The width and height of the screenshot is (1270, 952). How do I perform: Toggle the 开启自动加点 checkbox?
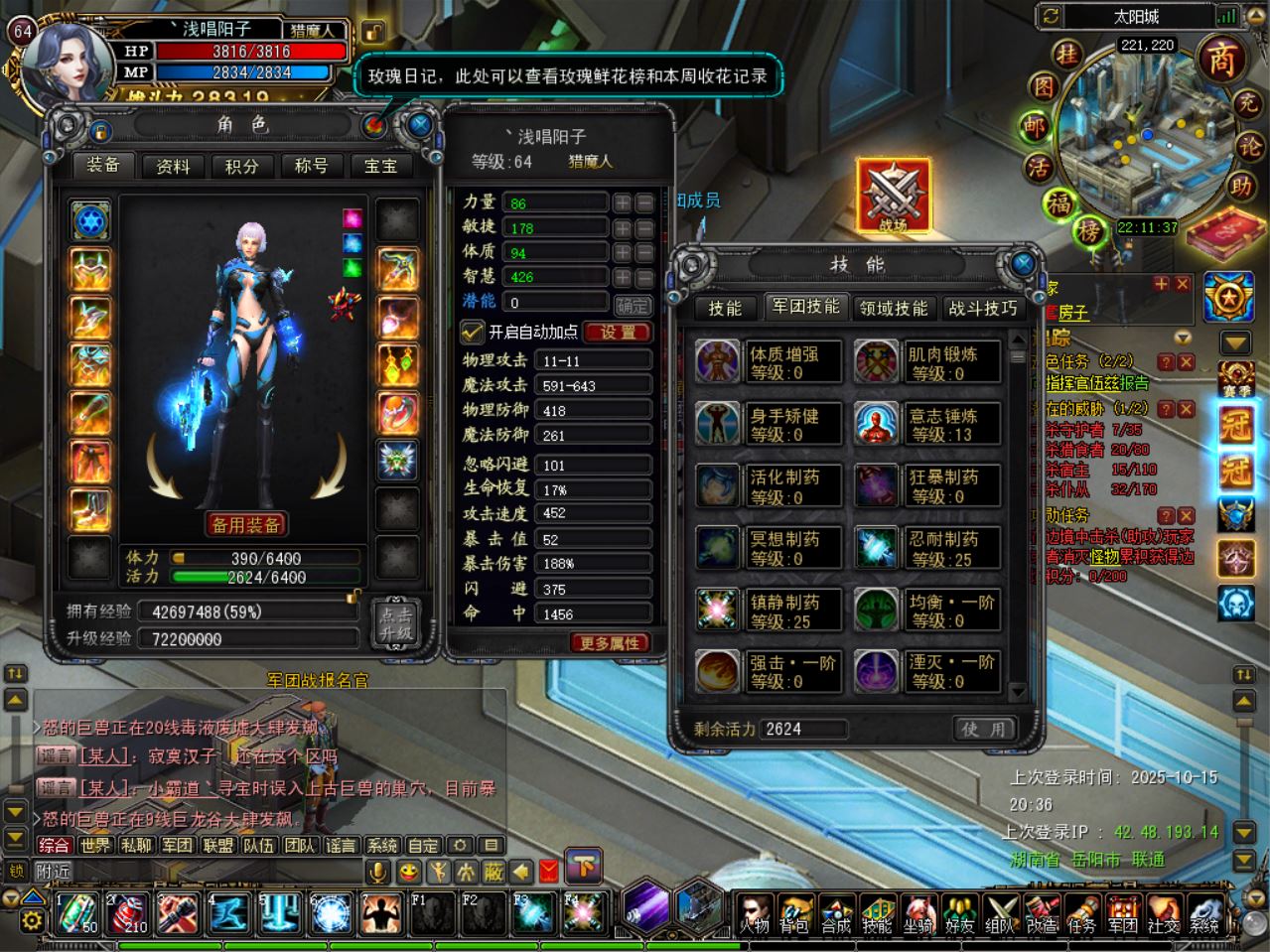click(472, 332)
